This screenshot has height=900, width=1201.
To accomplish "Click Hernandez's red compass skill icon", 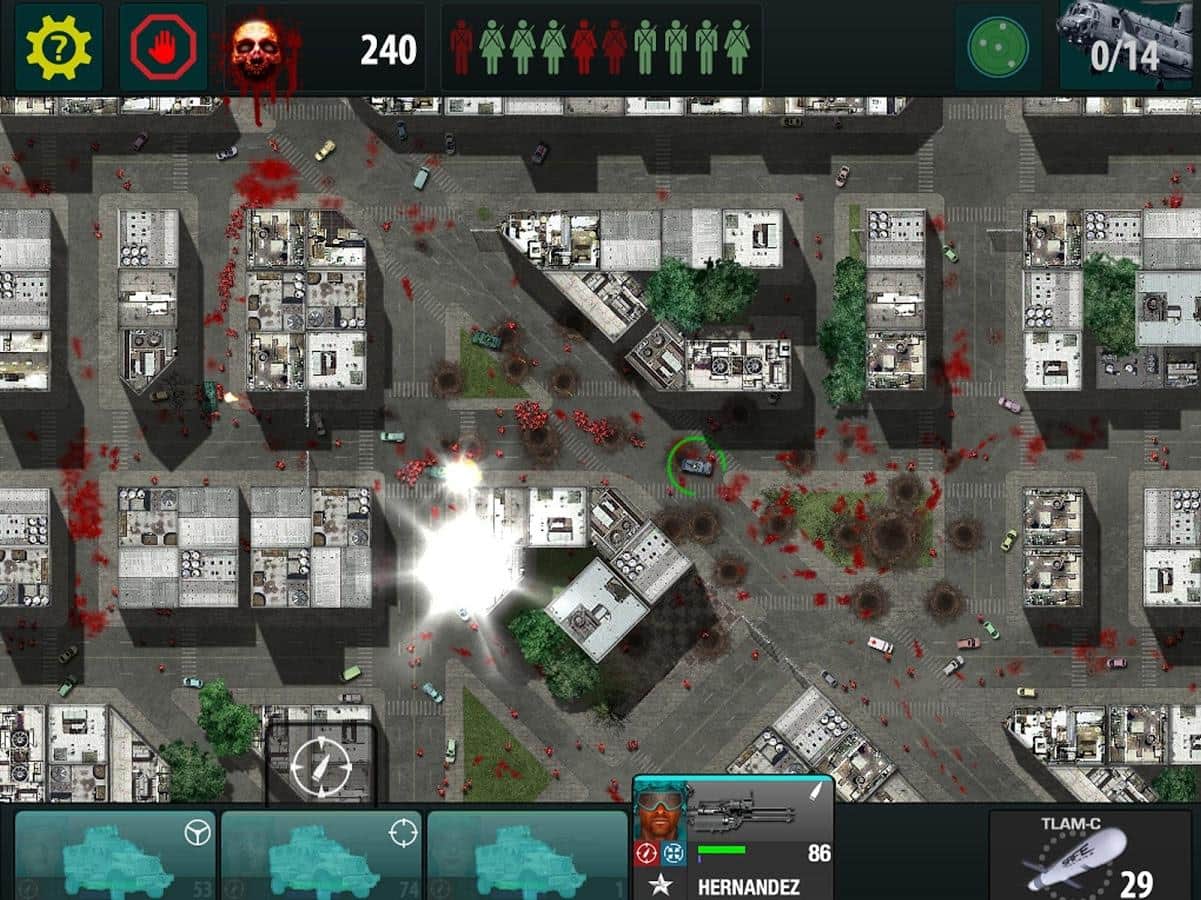I will point(646,853).
